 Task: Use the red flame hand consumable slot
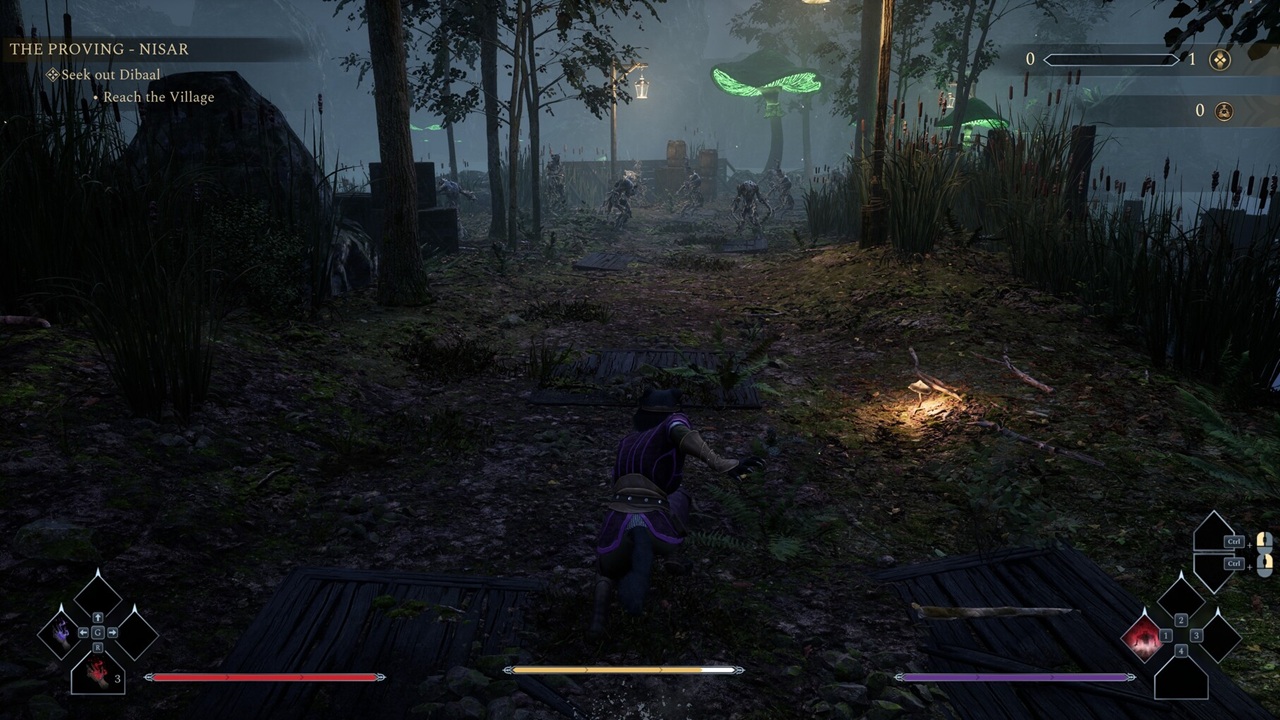[98, 672]
